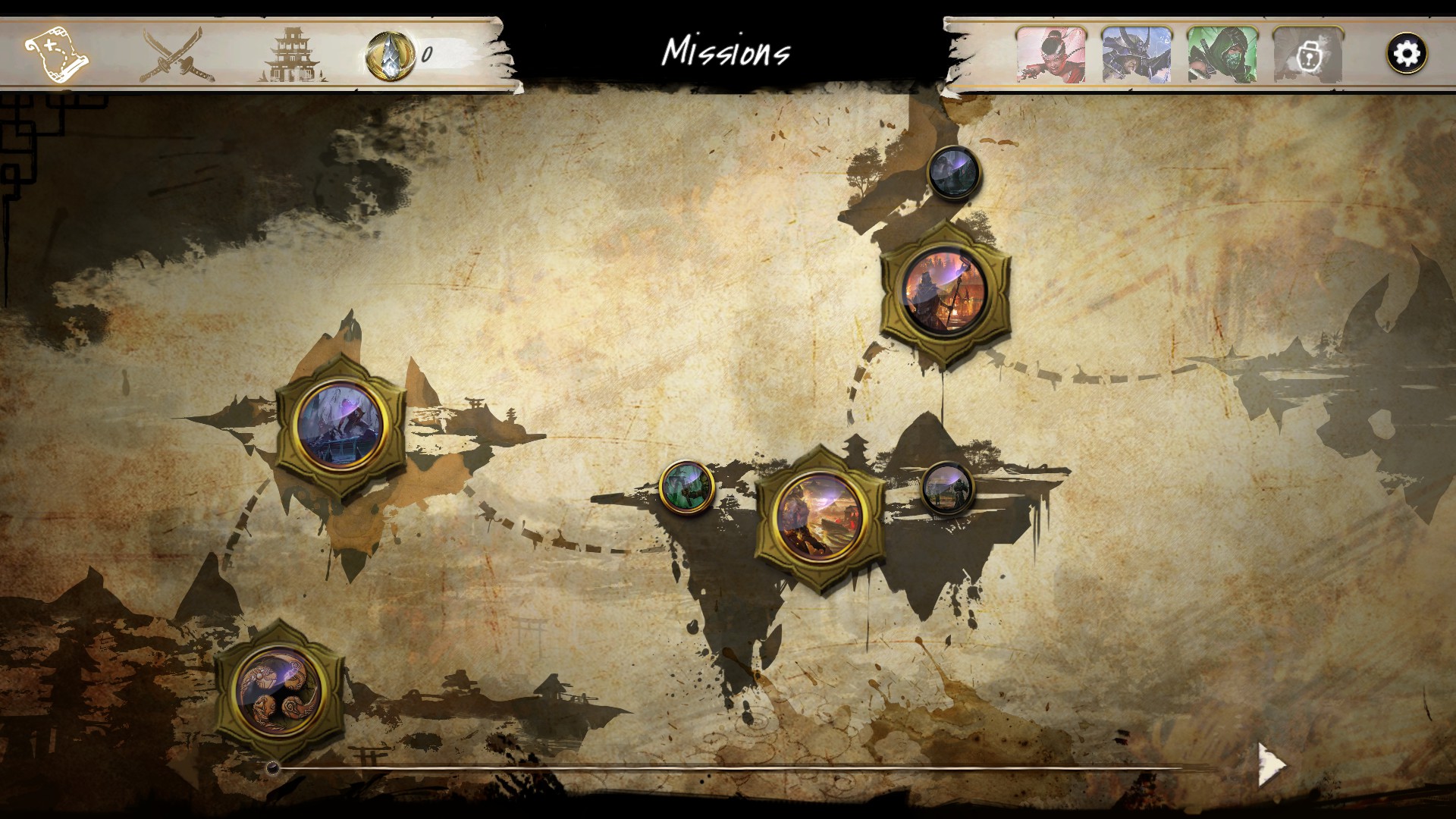The image size is (1456, 819).
Task: Open the missions map scroll tab
Action: [56, 55]
